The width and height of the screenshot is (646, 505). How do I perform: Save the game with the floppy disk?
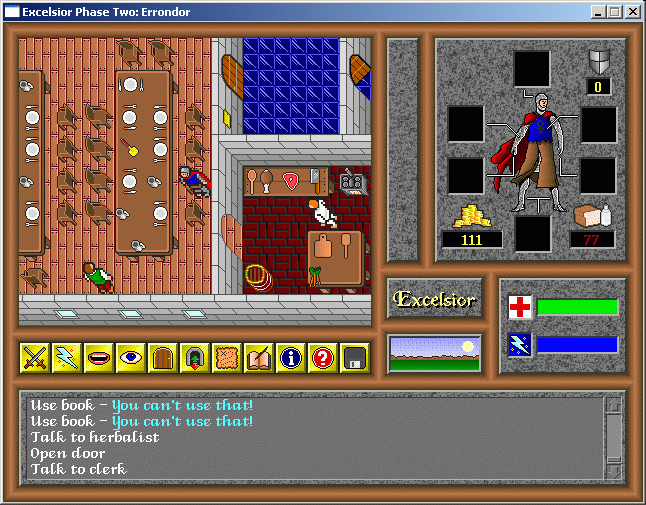(x=355, y=357)
